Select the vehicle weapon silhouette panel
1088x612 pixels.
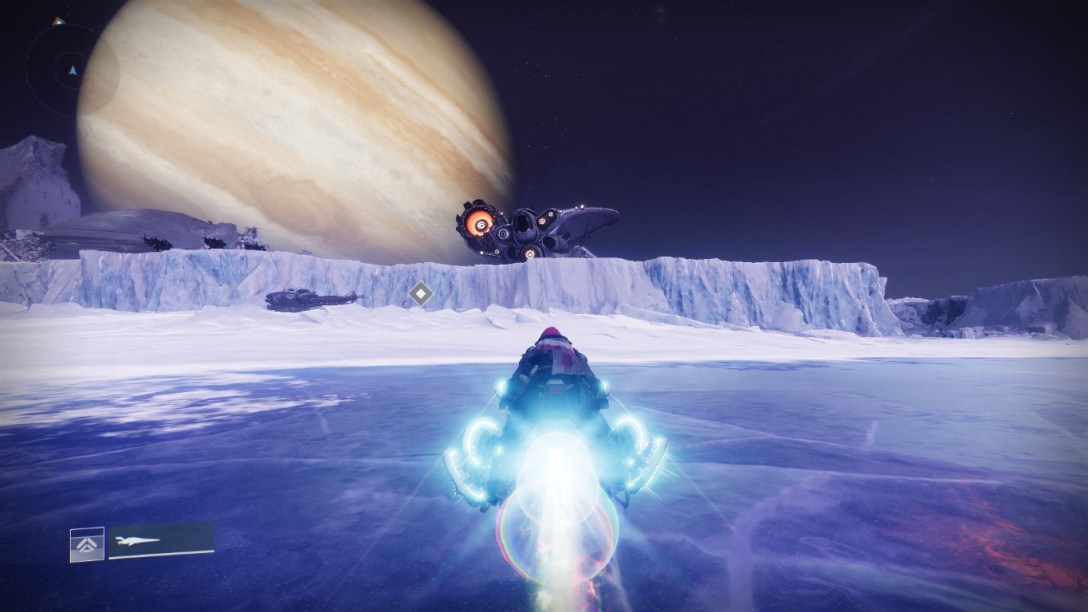coord(161,540)
